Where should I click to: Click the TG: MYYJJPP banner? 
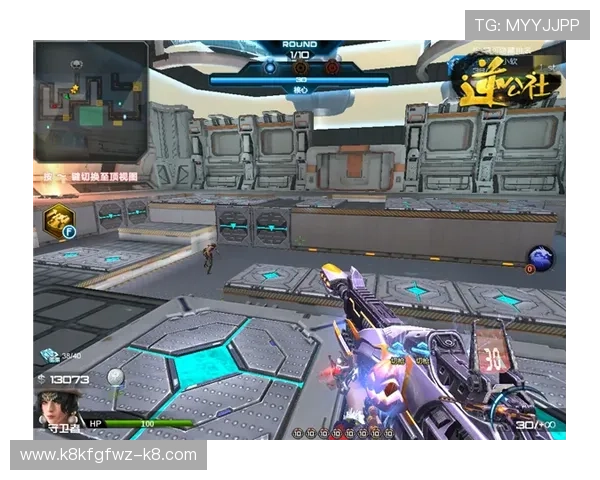(527, 24)
